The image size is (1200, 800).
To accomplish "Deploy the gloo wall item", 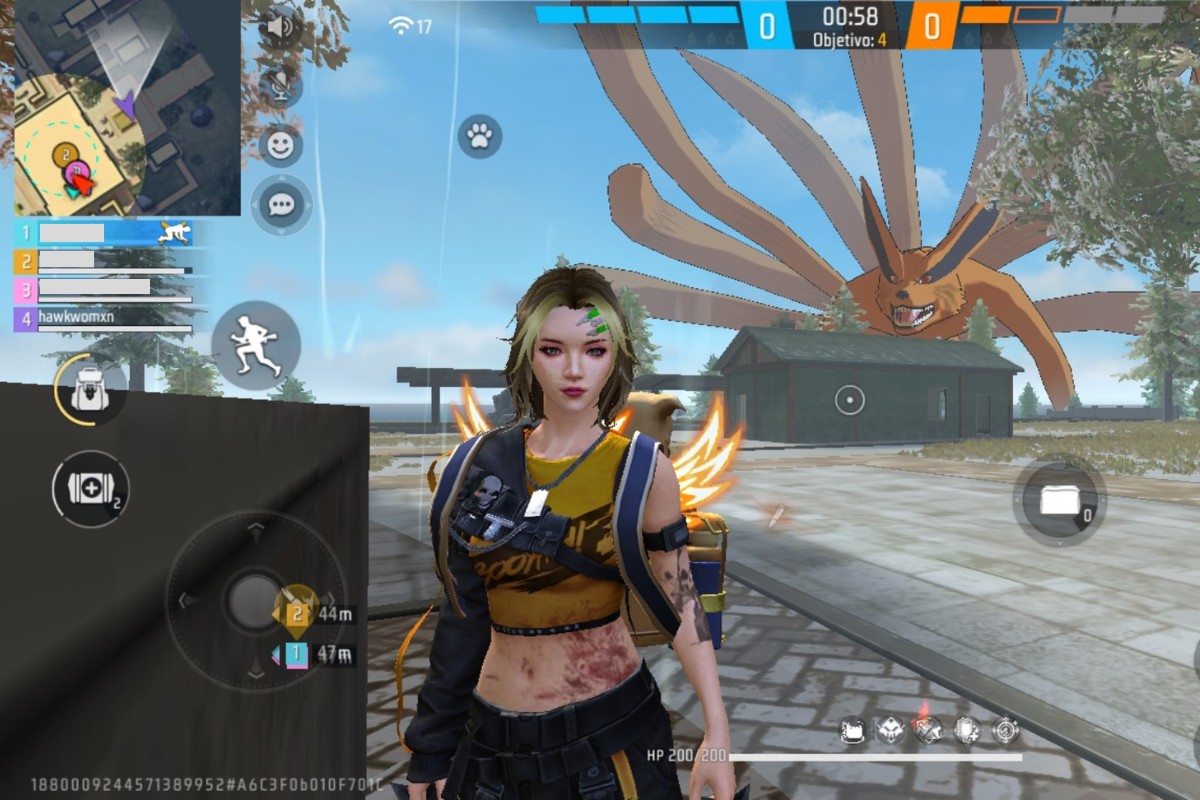I will pos(1059,499).
